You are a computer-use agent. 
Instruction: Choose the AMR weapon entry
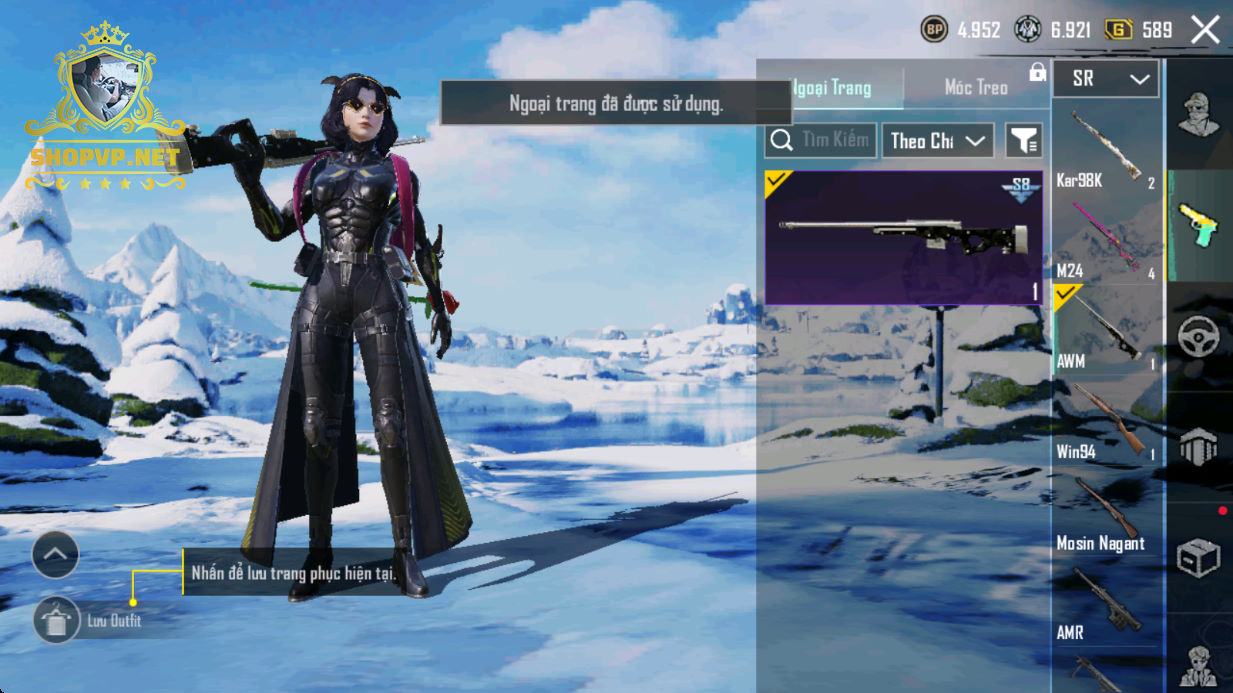click(1106, 603)
